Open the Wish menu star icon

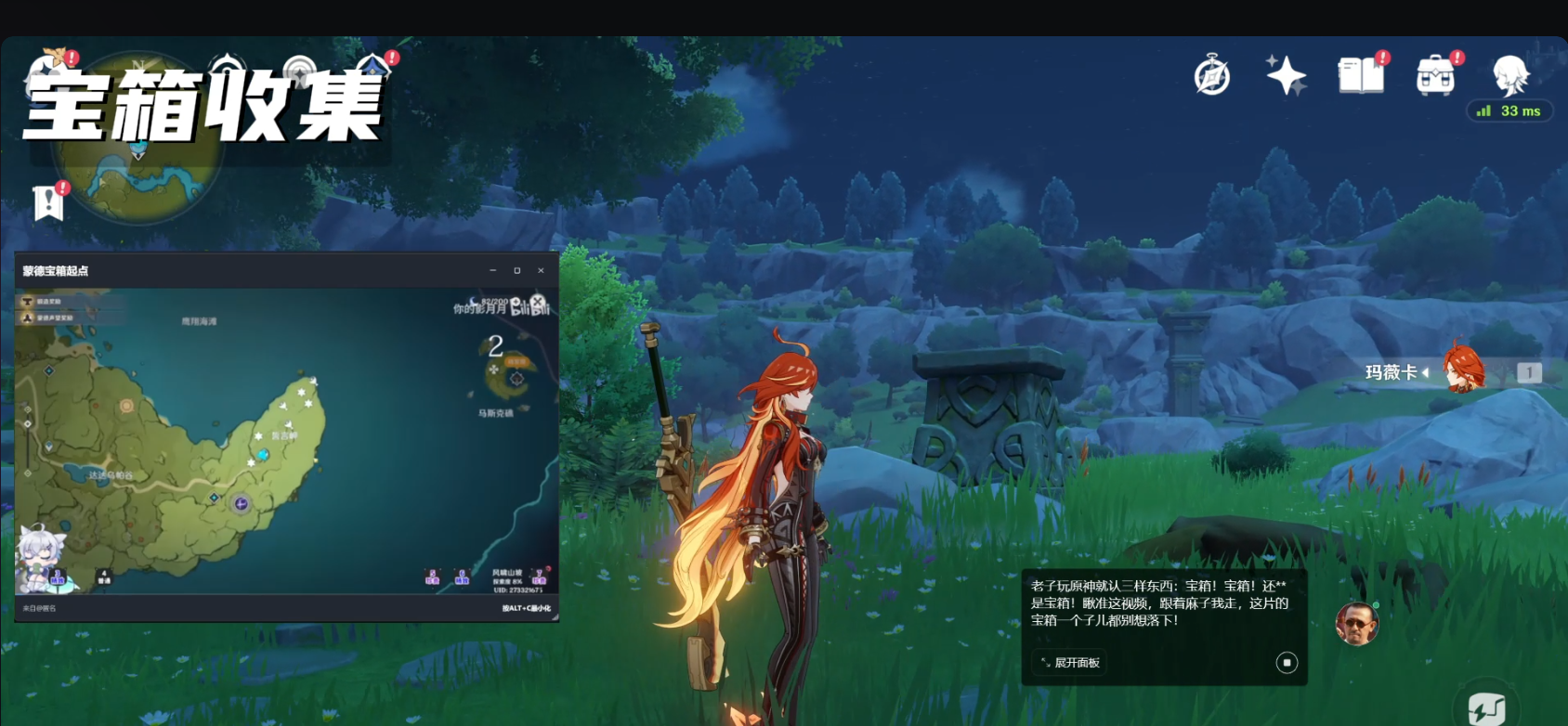[x=1285, y=74]
